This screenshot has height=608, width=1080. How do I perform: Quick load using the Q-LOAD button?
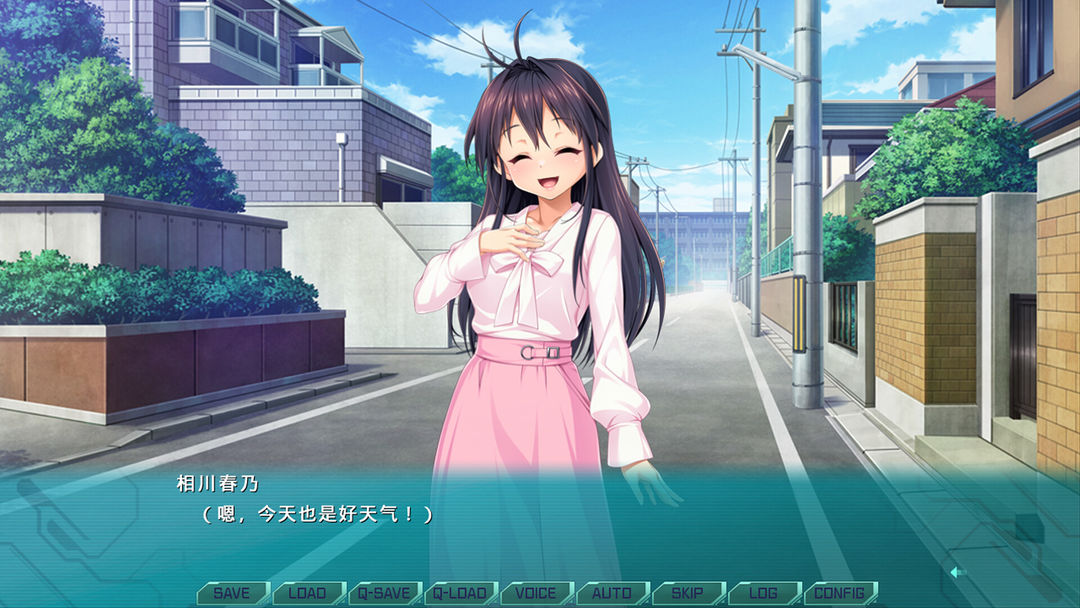(460, 593)
